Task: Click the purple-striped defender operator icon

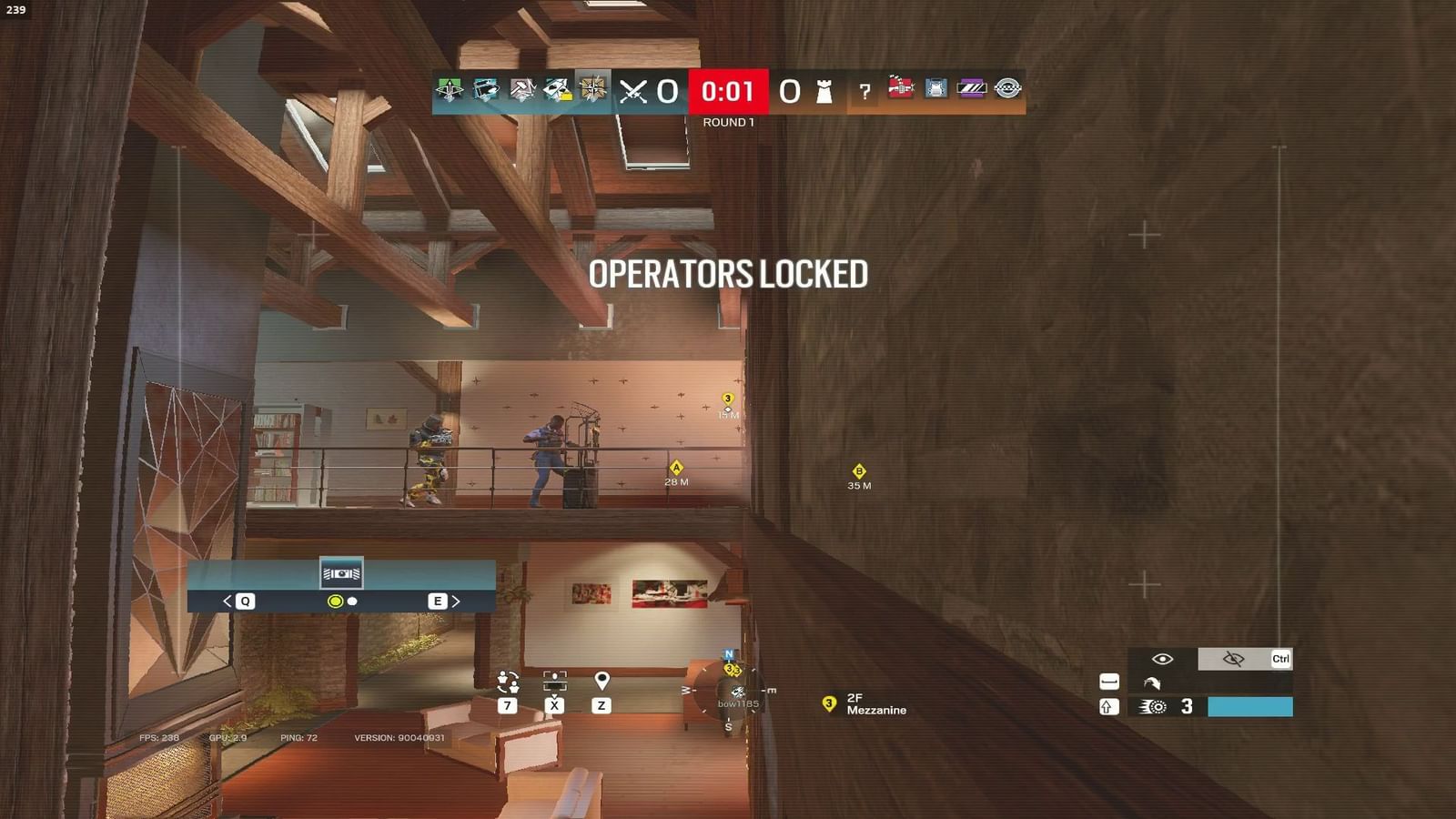Action: click(970, 89)
